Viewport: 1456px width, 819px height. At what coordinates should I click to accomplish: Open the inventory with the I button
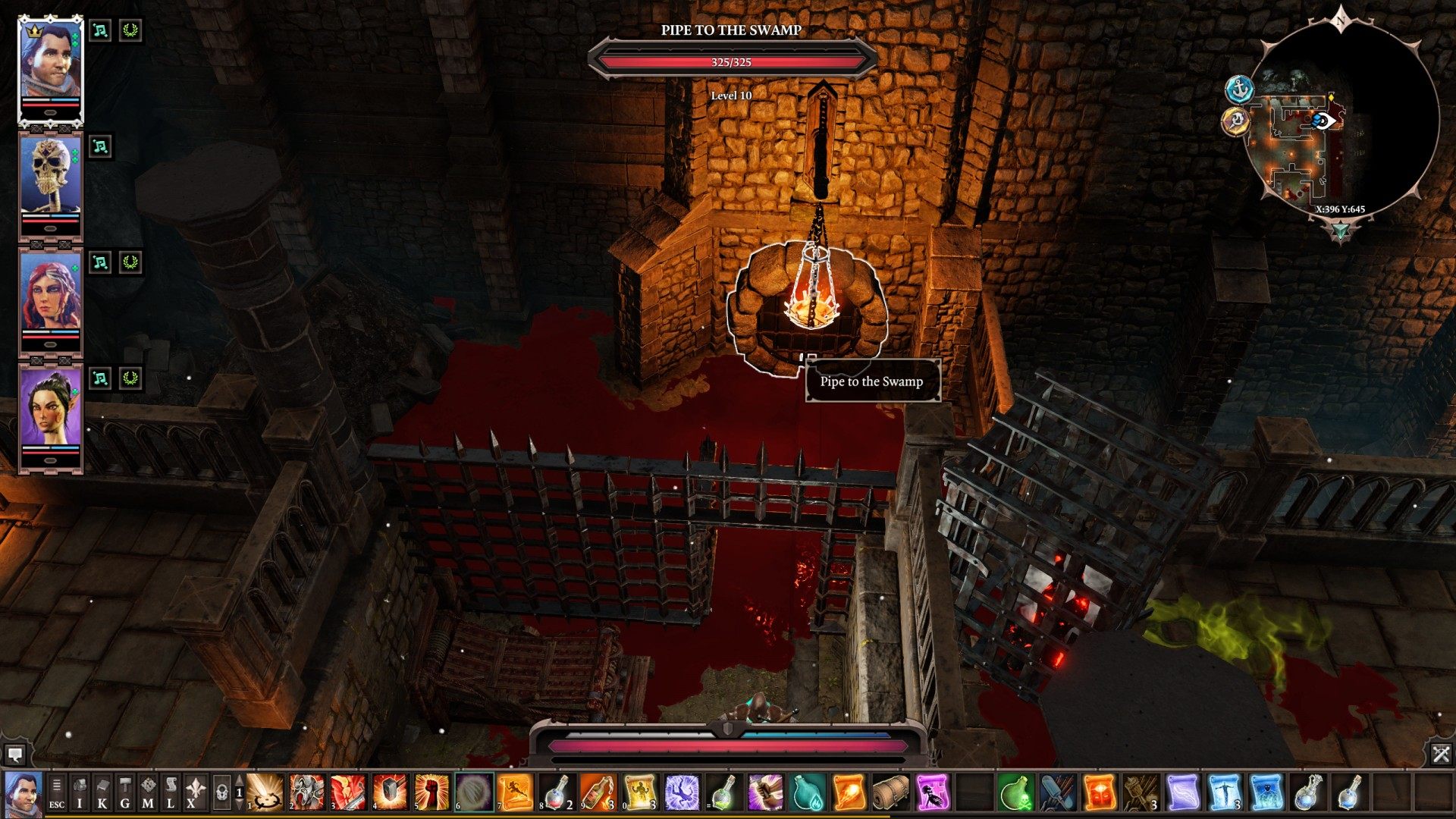80,793
